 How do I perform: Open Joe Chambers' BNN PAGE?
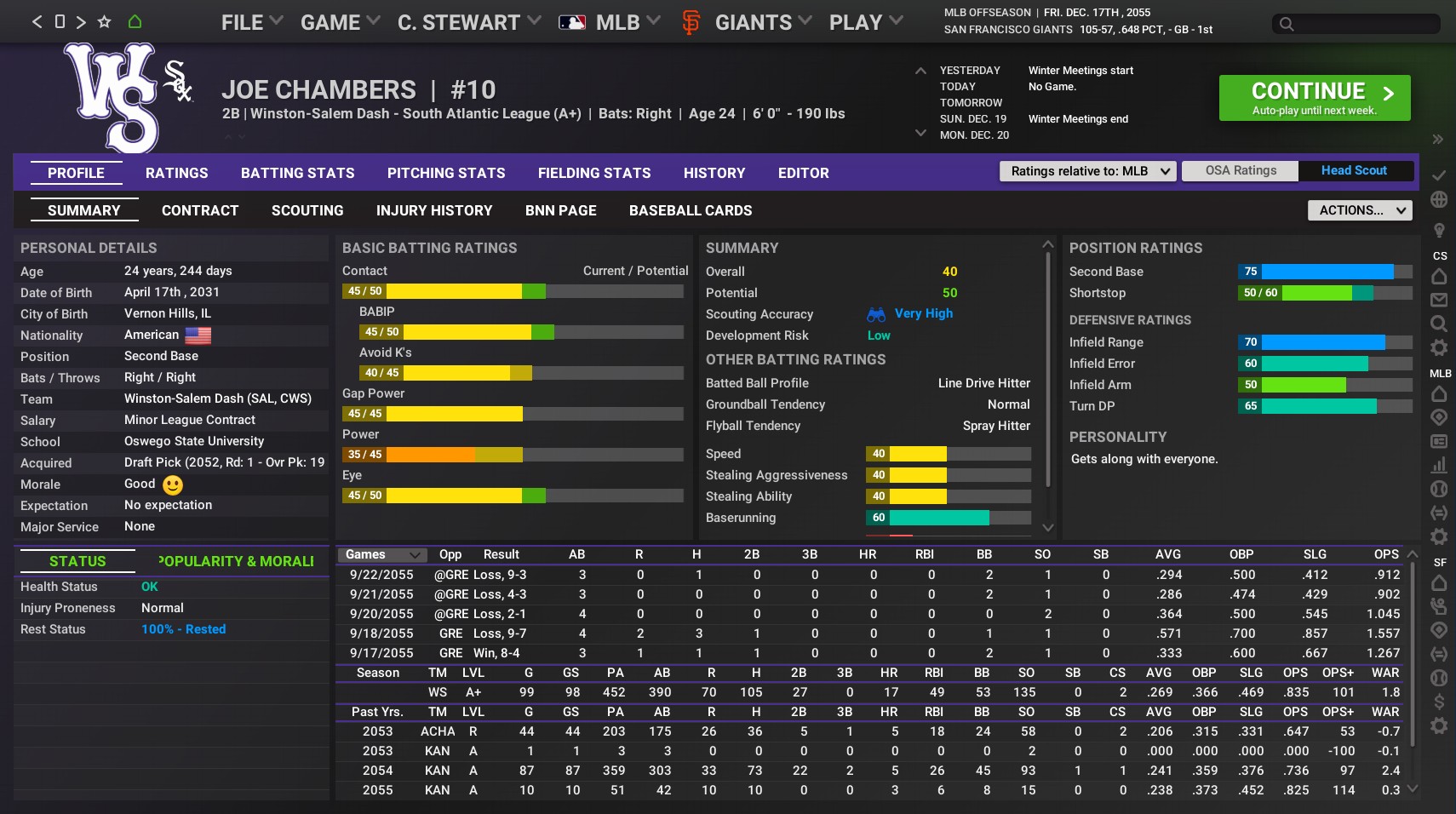click(x=560, y=210)
